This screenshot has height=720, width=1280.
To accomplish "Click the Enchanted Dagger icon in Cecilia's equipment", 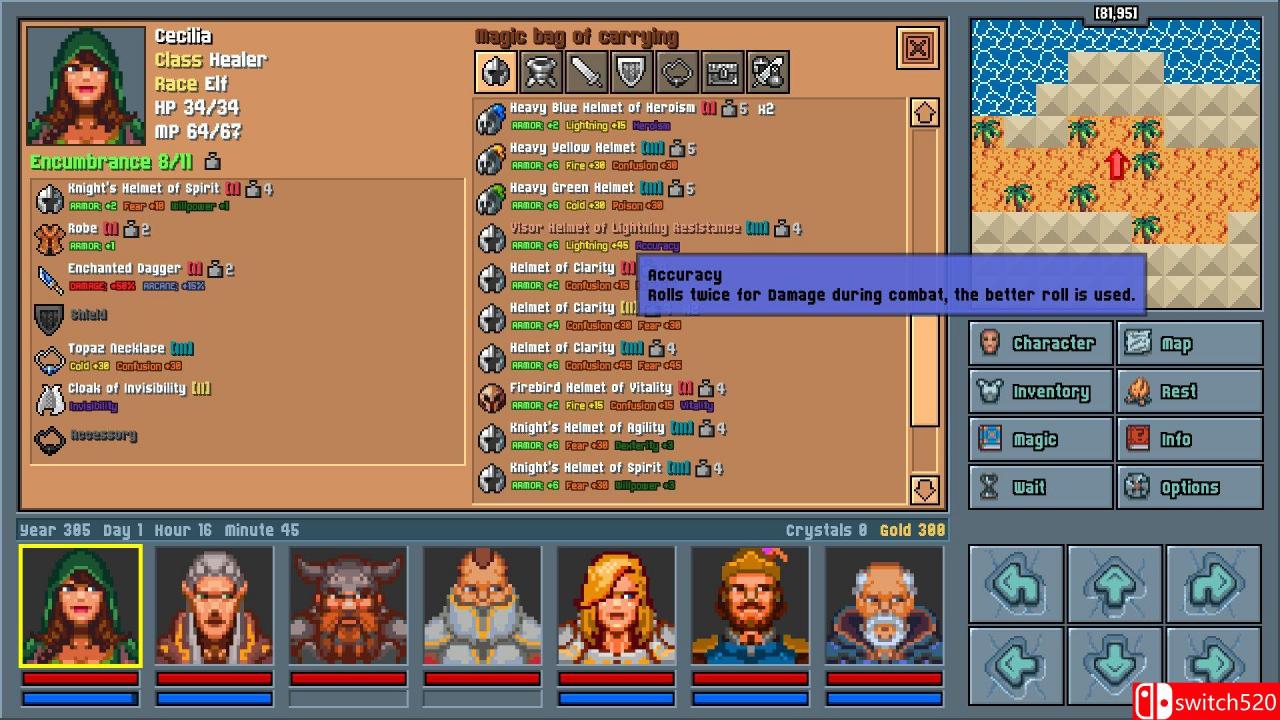I will click(49, 277).
